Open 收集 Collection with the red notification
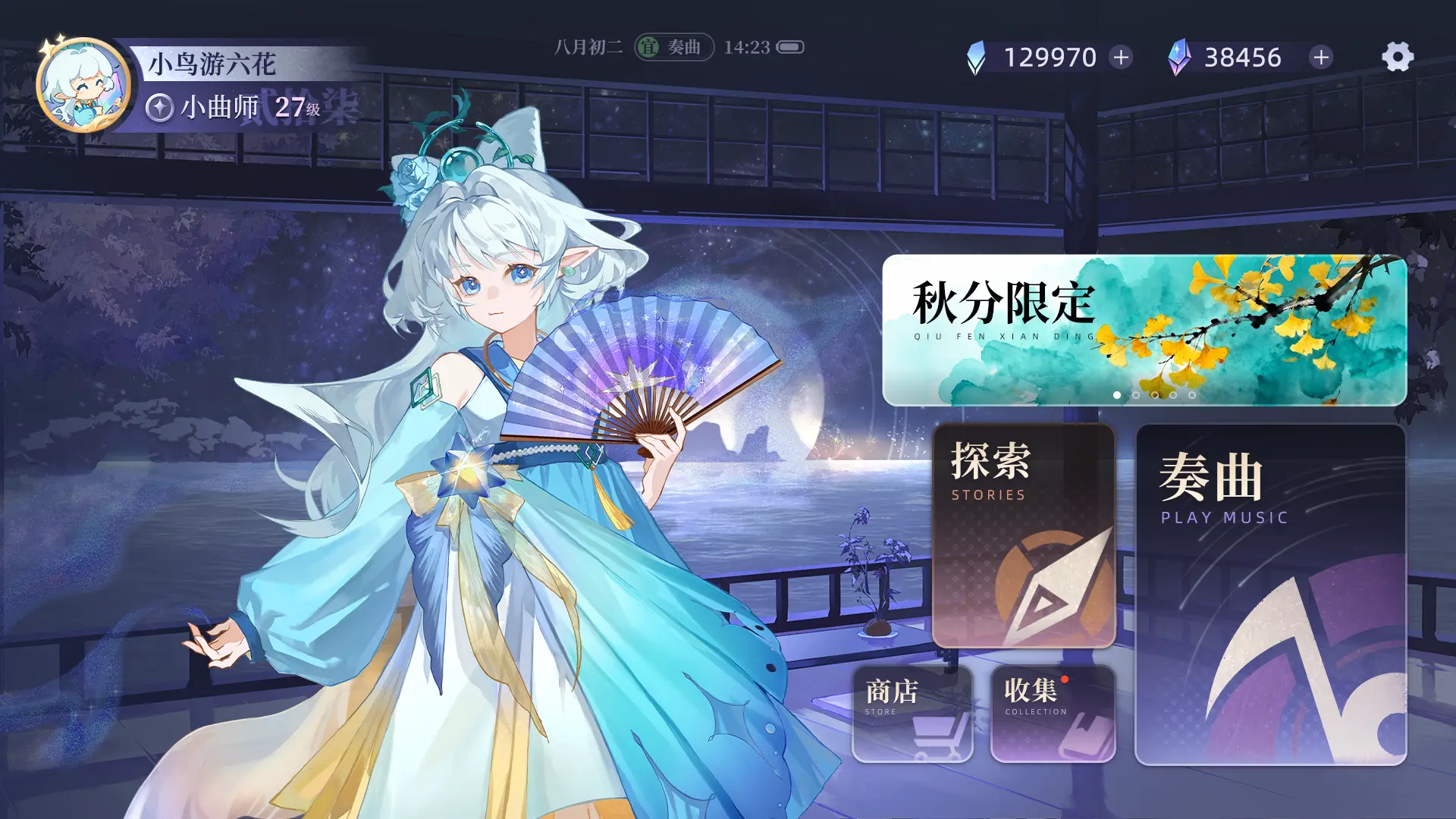The height and width of the screenshot is (819, 1456). point(1053,713)
